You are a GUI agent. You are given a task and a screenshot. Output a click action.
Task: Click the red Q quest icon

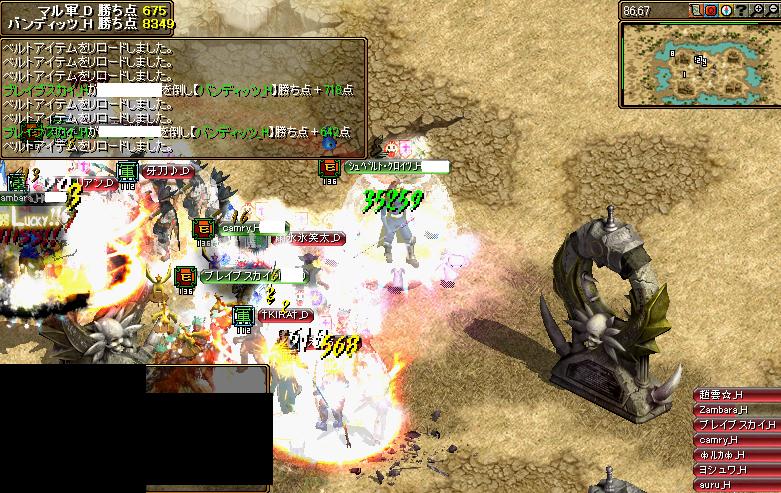coord(711,11)
